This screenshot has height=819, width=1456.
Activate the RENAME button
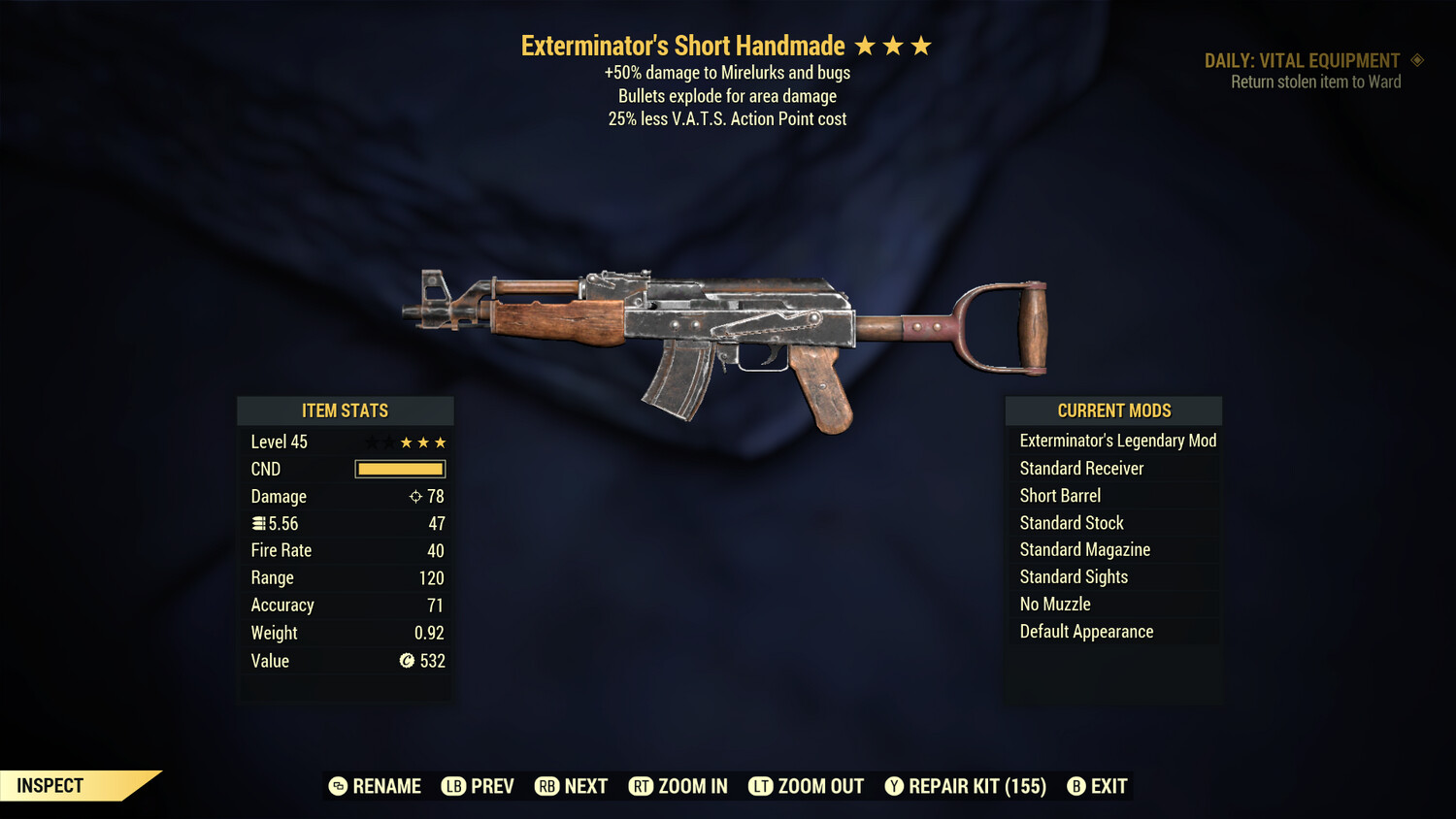pyautogui.click(x=378, y=786)
